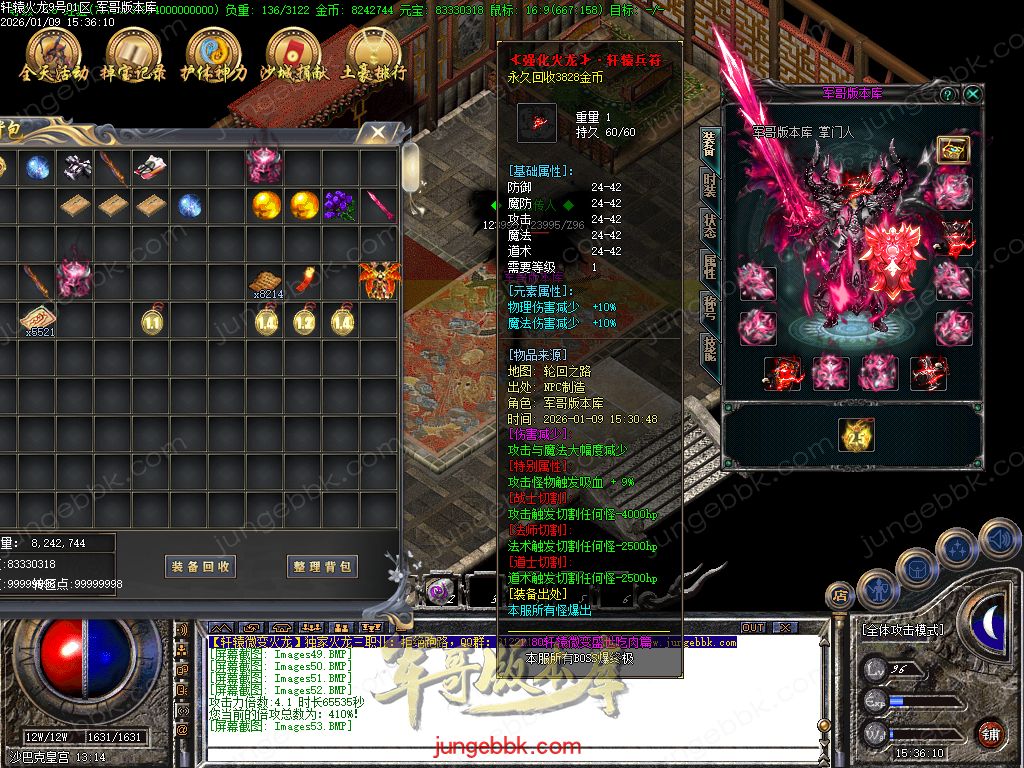Click the 整理背包 sort bag button
Screen dimensions: 1024x768
[322, 566]
